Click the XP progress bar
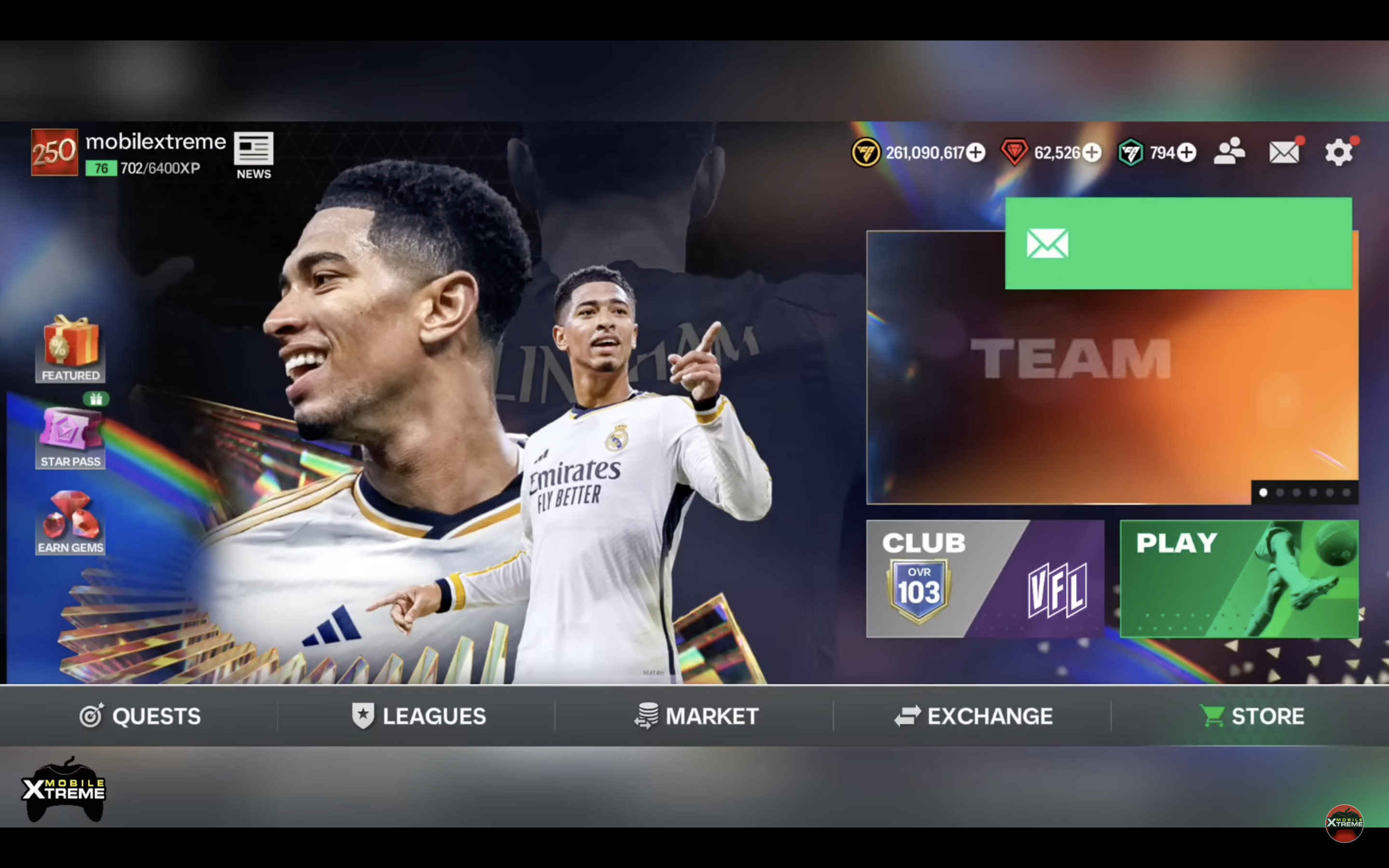The width and height of the screenshot is (1389, 868). click(x=141, y=168)
